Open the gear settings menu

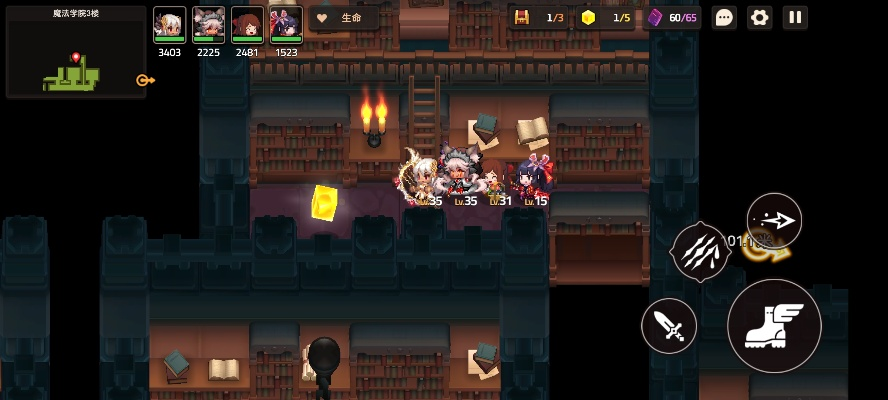coord(760,17)
